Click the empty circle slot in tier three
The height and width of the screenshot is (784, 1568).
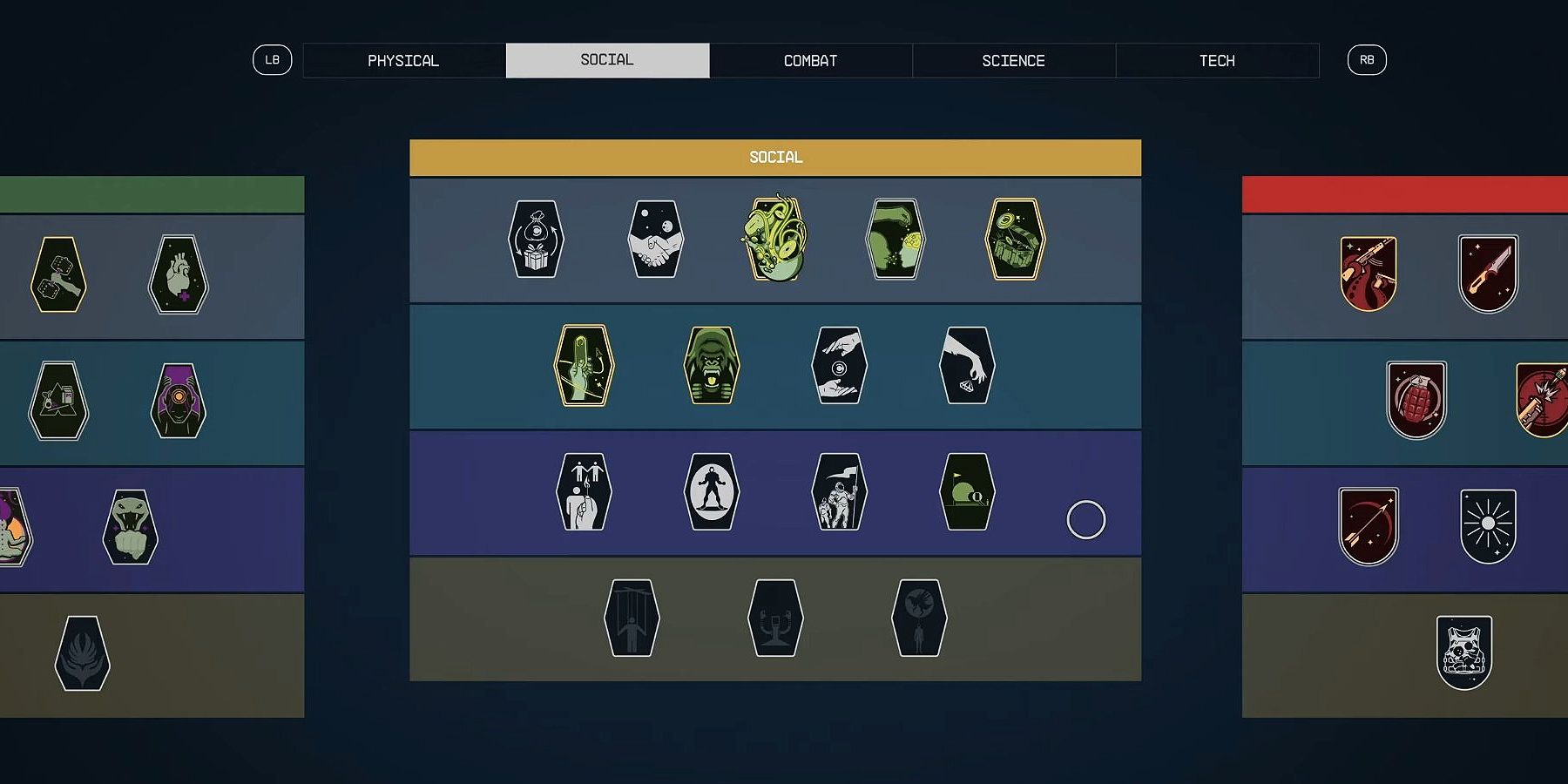pyautogui.click(x=1085, y=518)
